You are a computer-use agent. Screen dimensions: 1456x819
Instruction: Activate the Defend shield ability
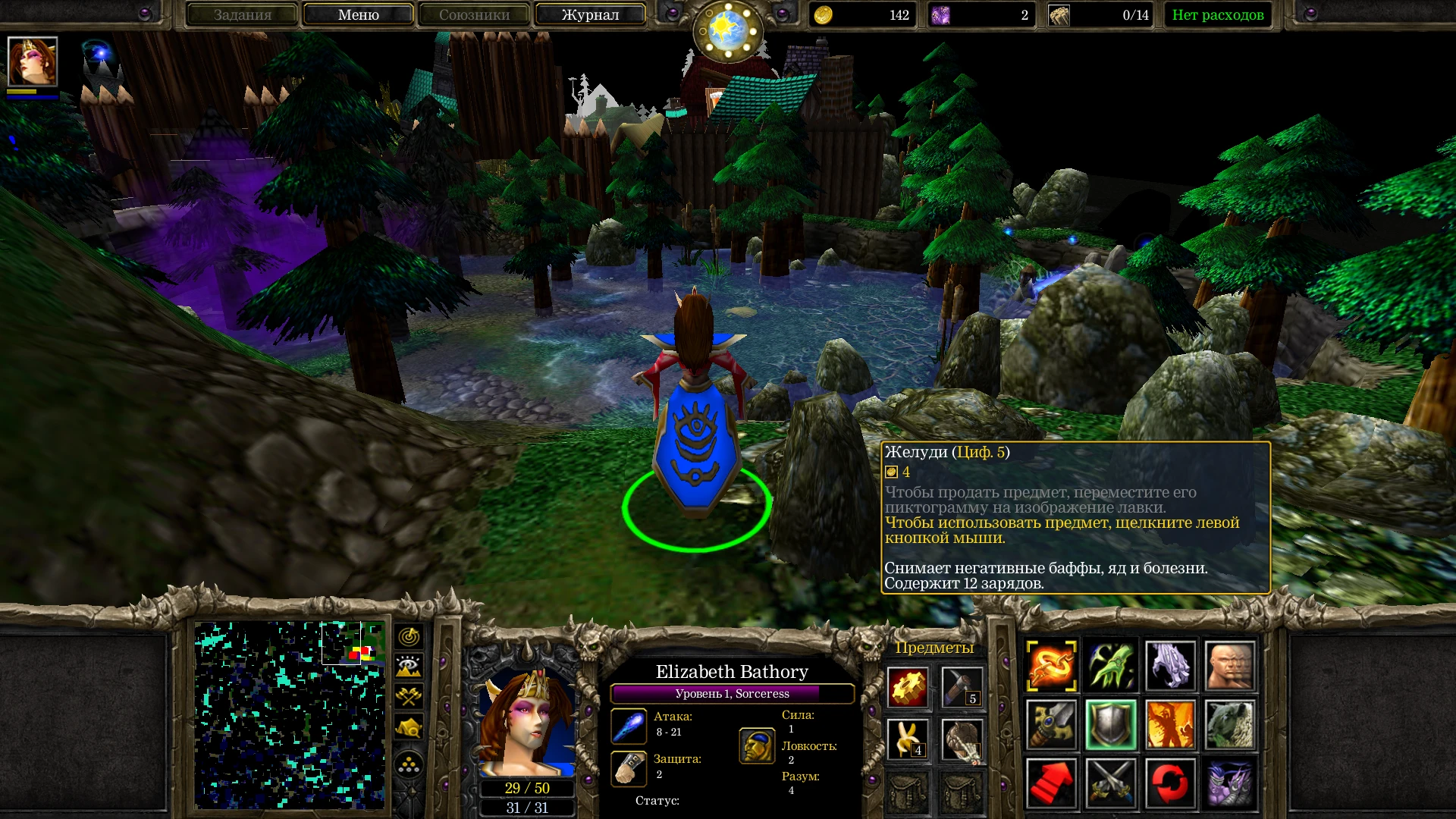pyautogui.click(x=1112, y=724)
